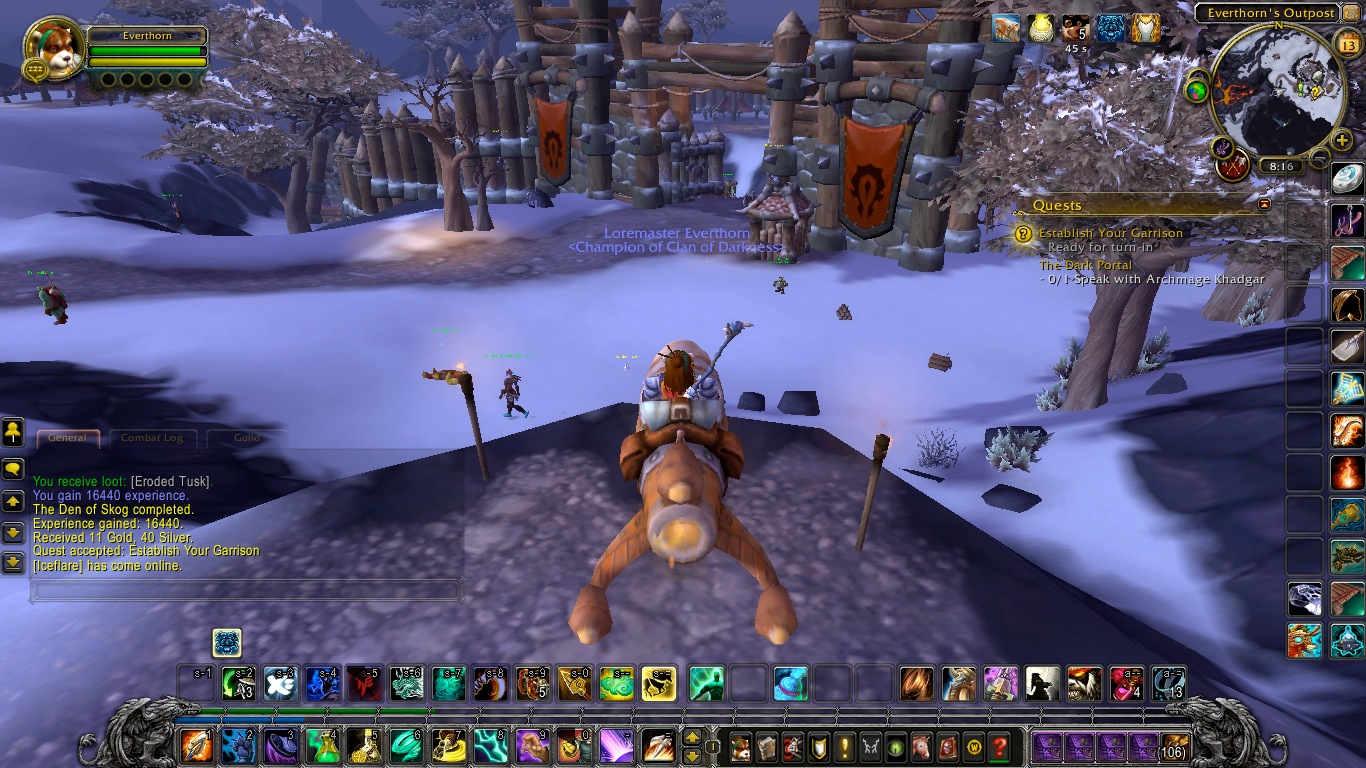Screen dimensions: 1366x768
Task: Activate the lightning bolt ability
Action: pos(490,746)
